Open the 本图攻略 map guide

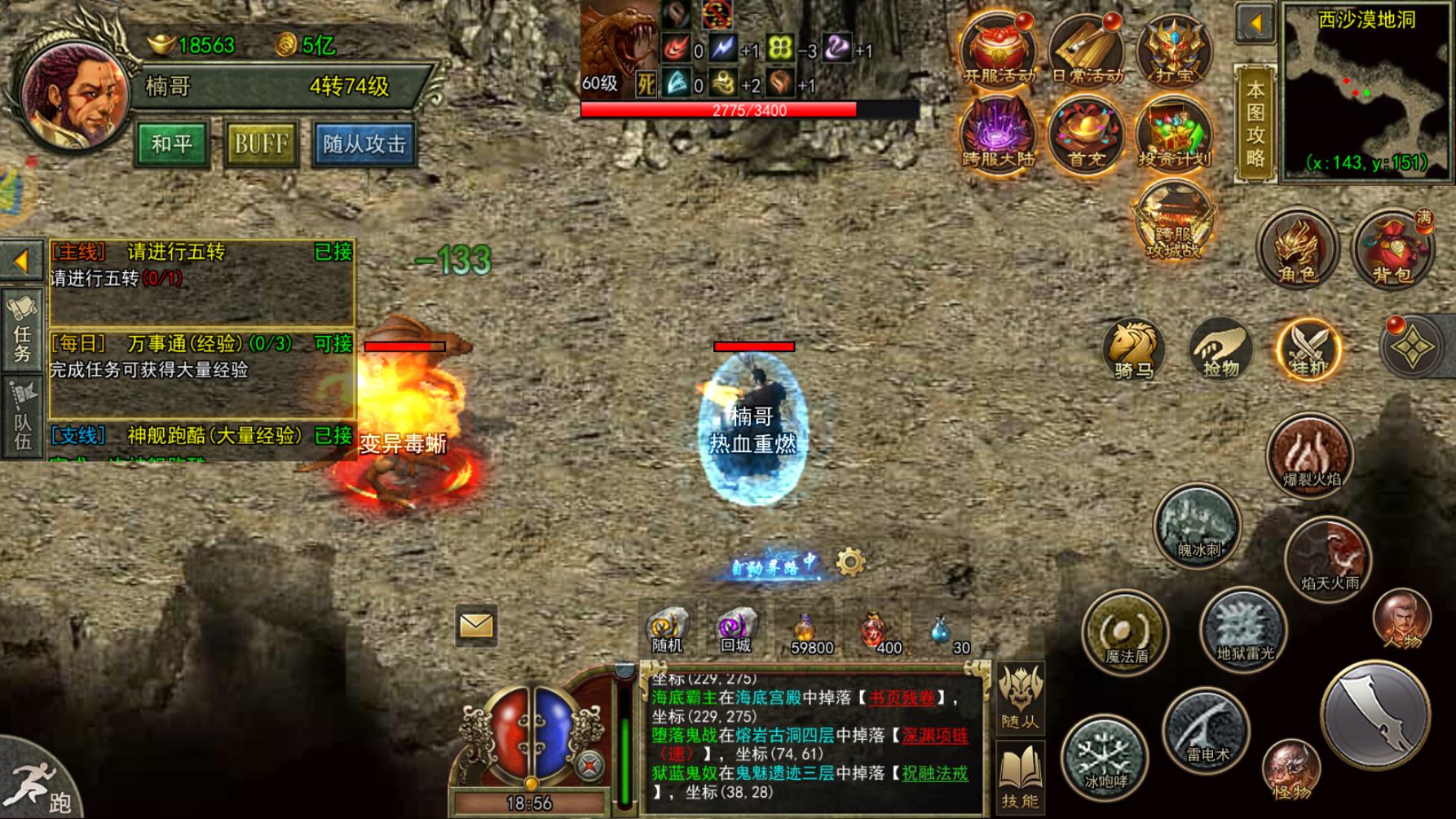(1255, 124)
